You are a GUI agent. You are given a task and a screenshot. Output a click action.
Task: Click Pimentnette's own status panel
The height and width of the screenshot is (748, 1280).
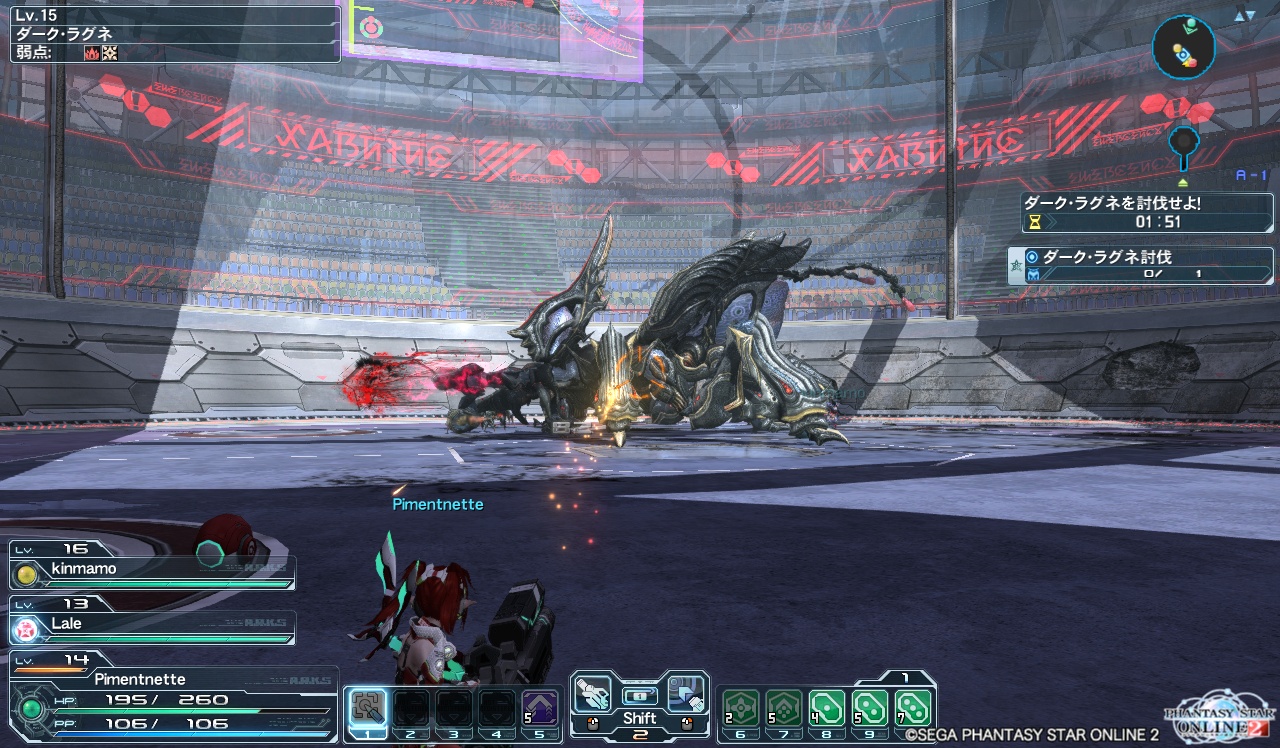pos(170,699)
